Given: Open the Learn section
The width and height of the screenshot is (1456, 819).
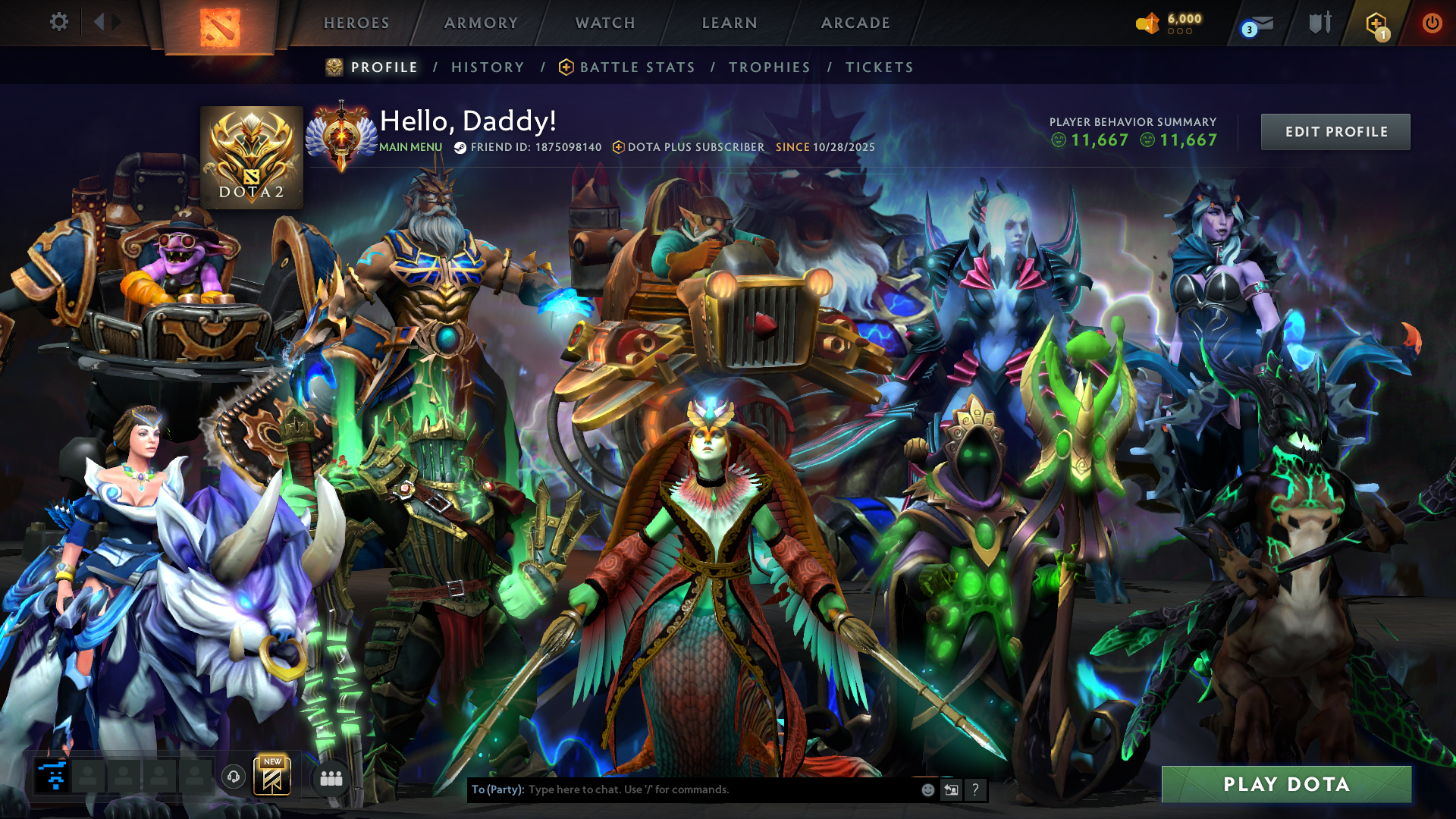Looking at the screenshot, I should point(730,23).
